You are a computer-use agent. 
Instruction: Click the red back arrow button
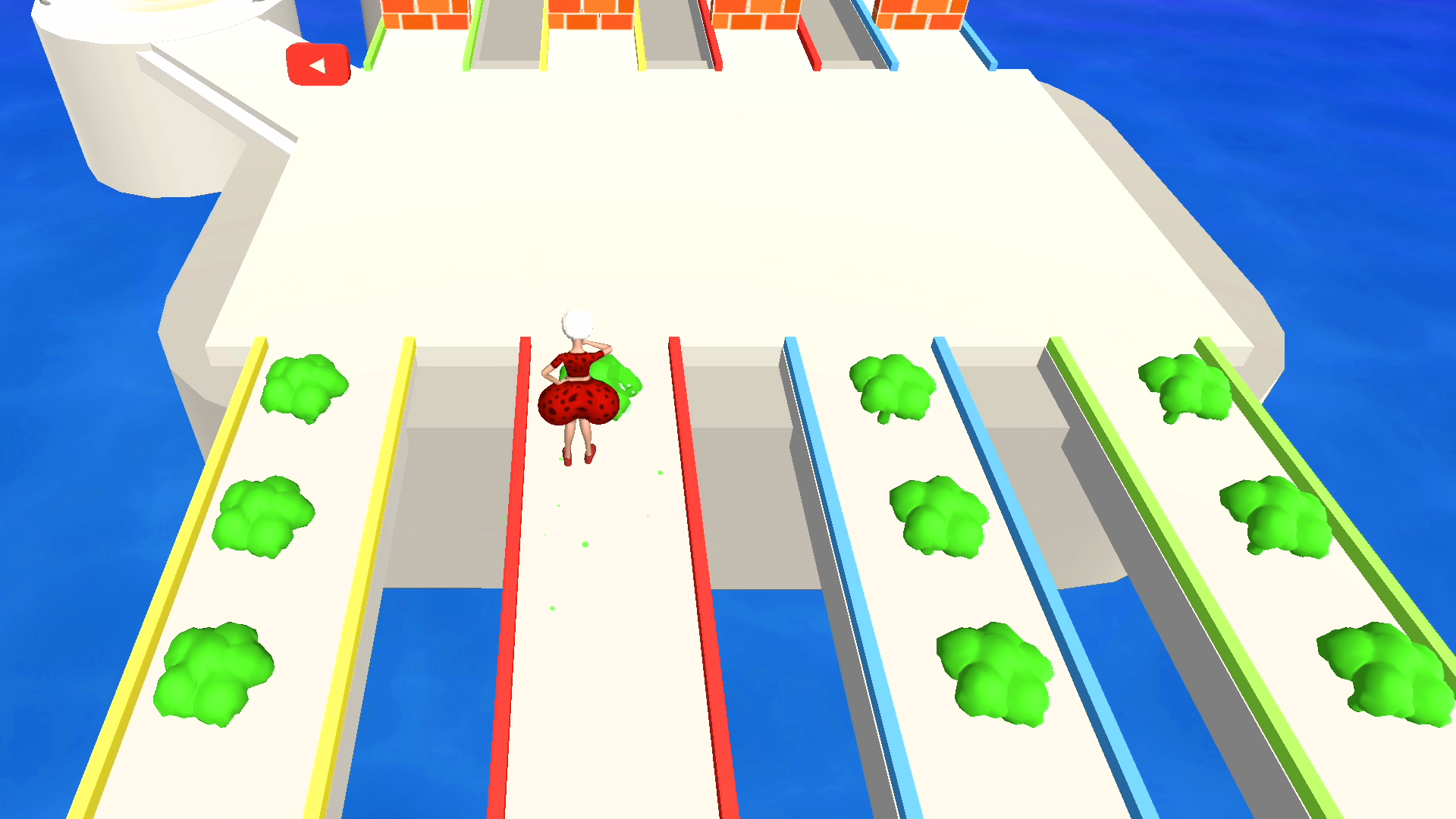[319, 64]
